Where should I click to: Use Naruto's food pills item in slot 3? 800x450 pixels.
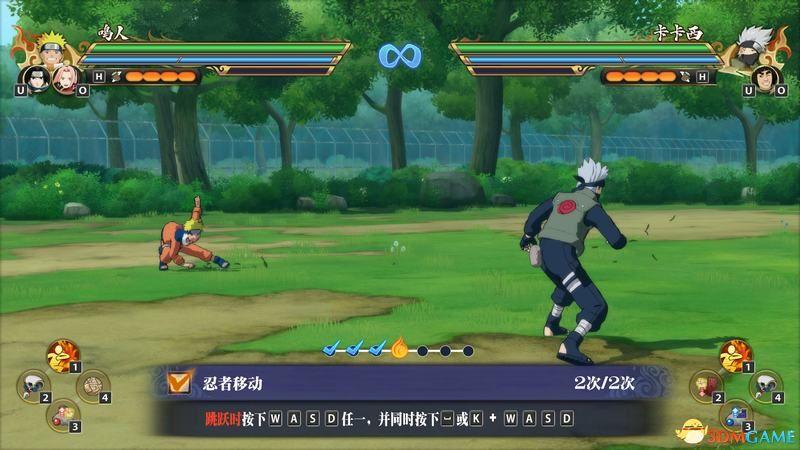tap(63, 412)
